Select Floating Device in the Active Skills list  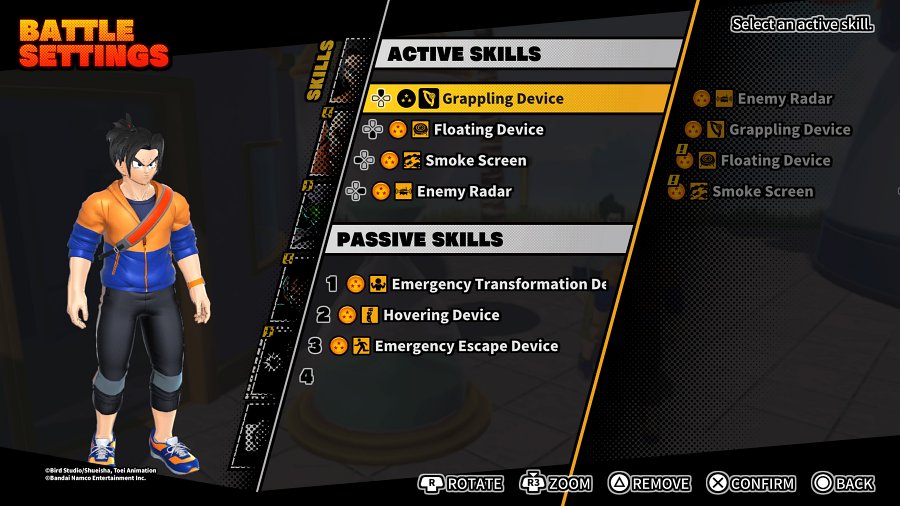488,129
